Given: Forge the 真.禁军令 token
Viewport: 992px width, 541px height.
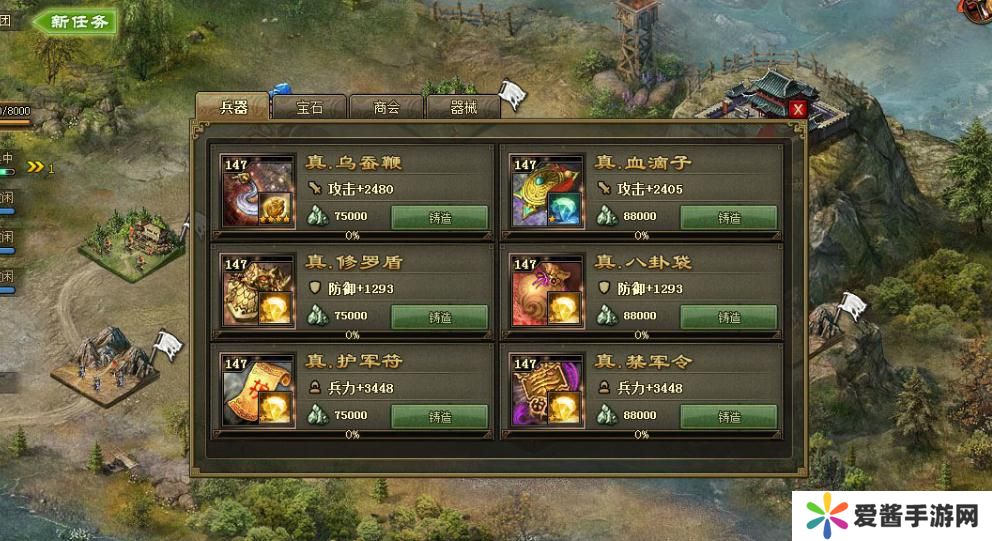Looking at the screenshot, I should [x=728, y=416].
